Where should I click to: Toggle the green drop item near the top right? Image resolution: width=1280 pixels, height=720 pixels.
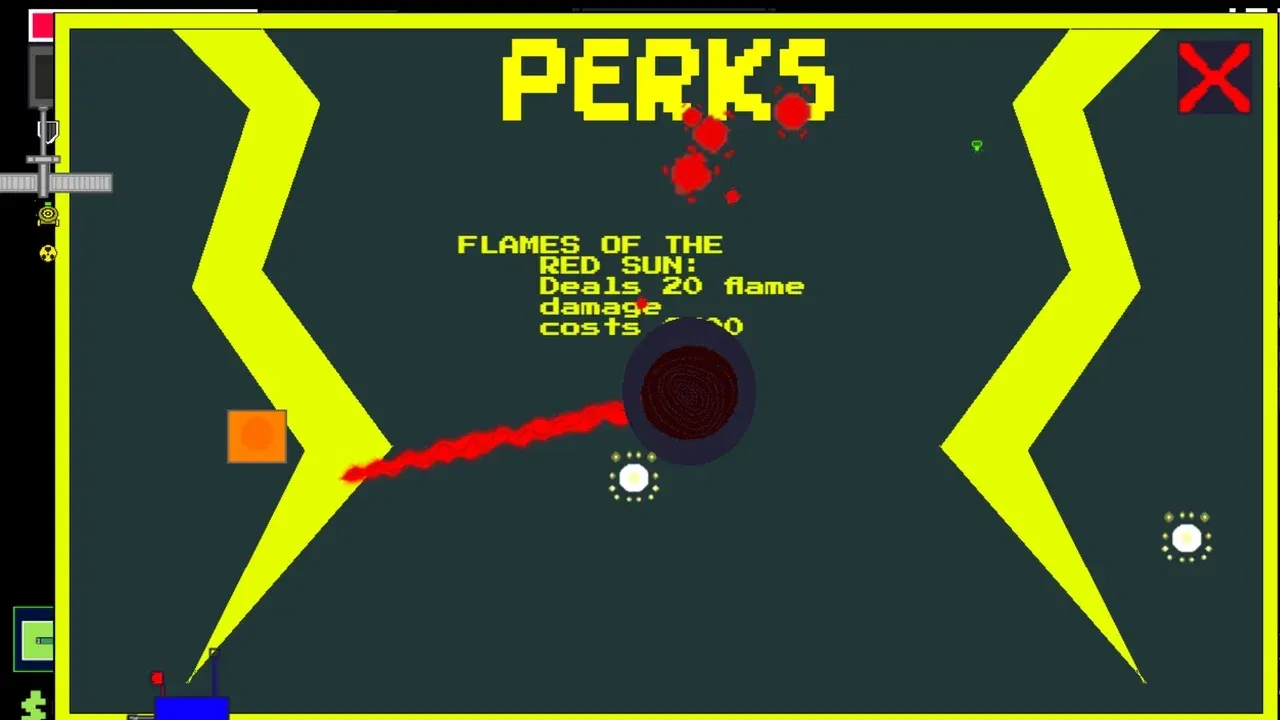977,146
